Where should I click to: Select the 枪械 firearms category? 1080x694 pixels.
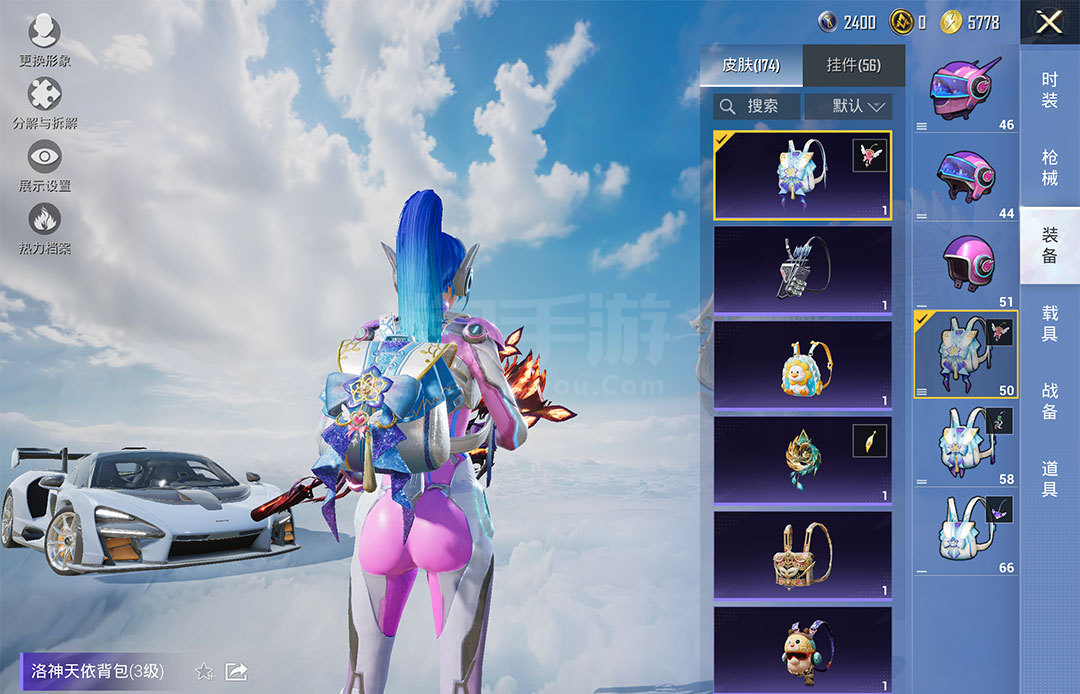coord(1049,167)
